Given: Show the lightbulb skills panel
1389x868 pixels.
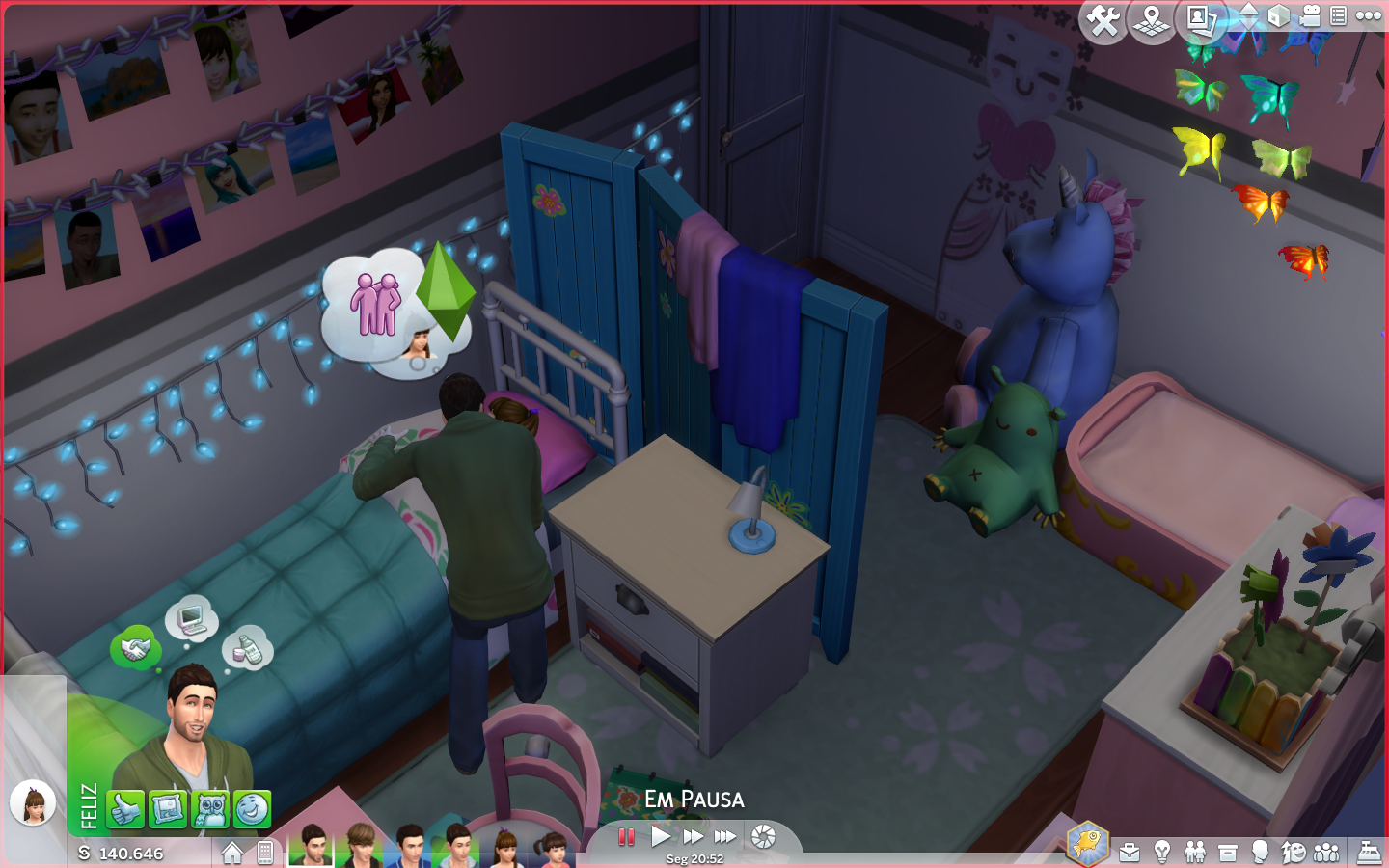Looking at the screenshot, I should point(1162,852).
